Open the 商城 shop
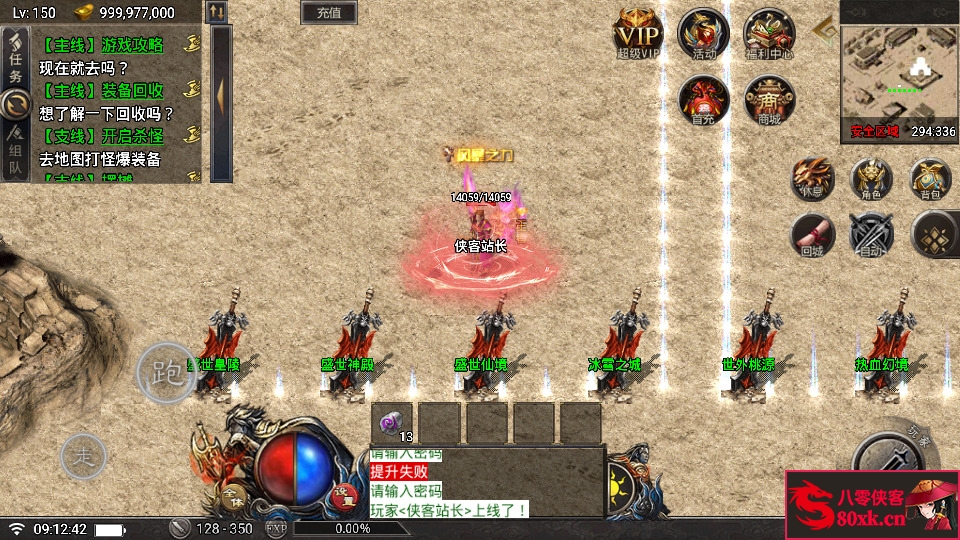The image size is (960, 540). [769, 99]
